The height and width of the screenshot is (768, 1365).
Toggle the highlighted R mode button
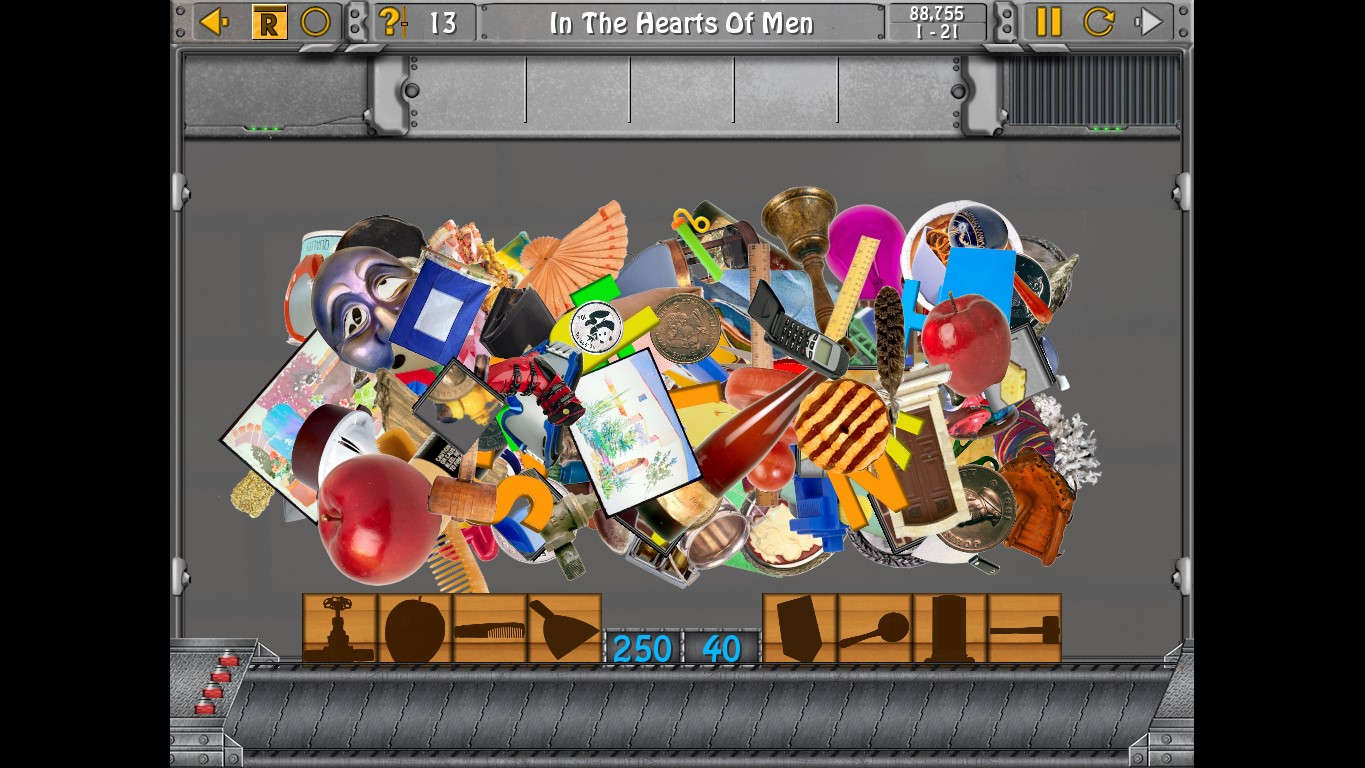point(268,20)
